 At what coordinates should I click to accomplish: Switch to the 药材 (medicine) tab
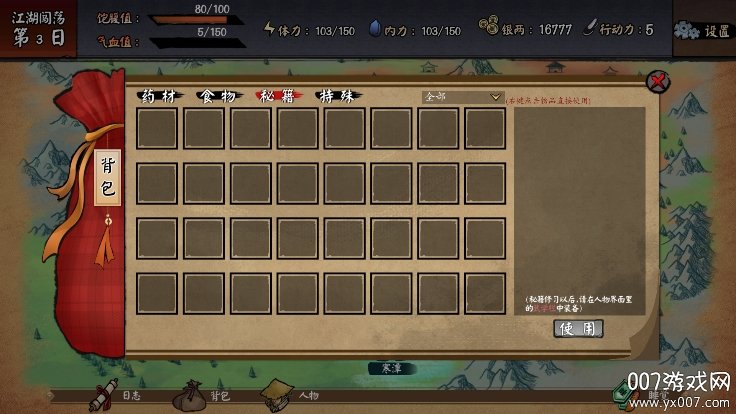click(x=160, y=96)
